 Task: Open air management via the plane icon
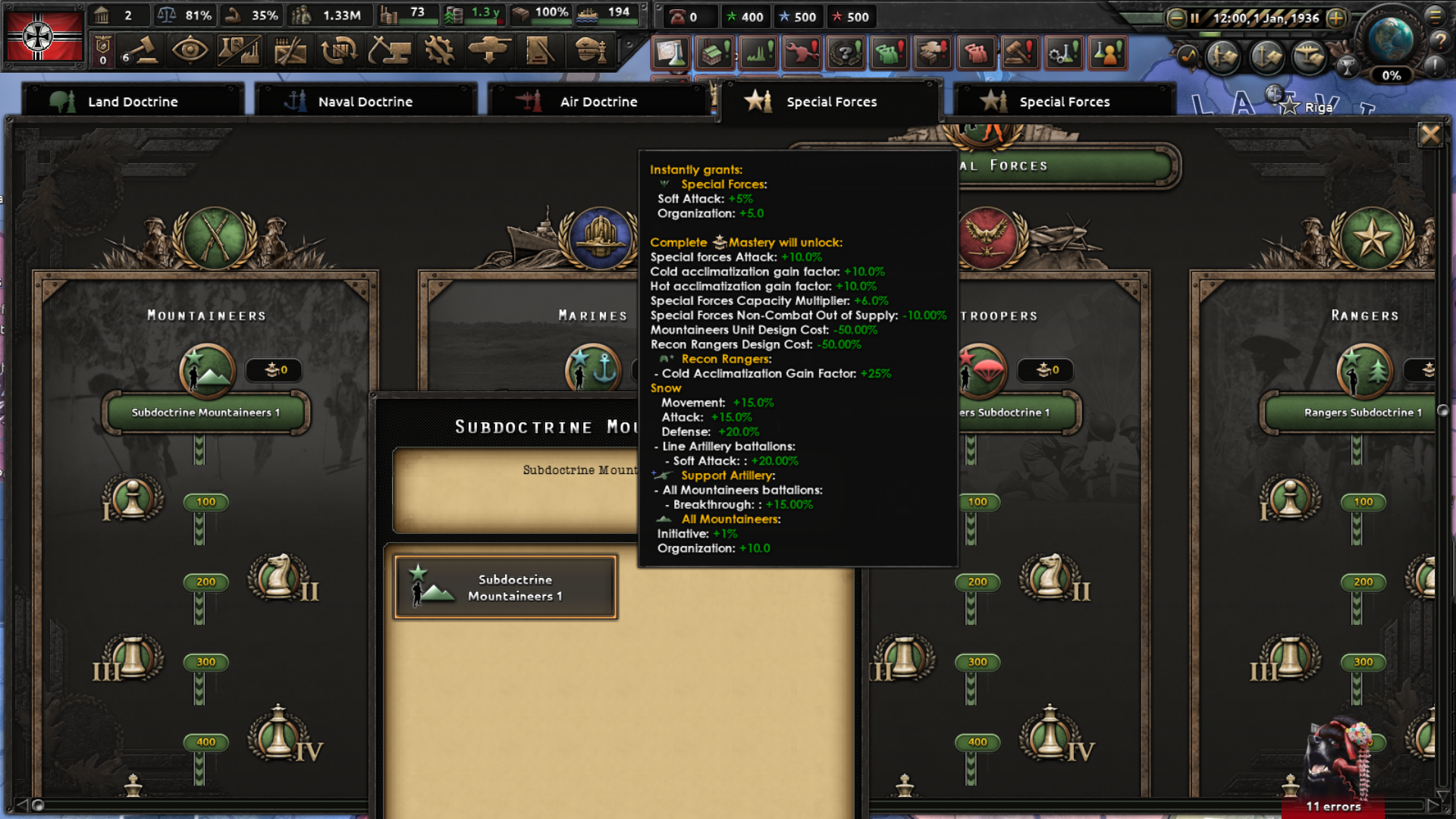(x=1309, y=56)
